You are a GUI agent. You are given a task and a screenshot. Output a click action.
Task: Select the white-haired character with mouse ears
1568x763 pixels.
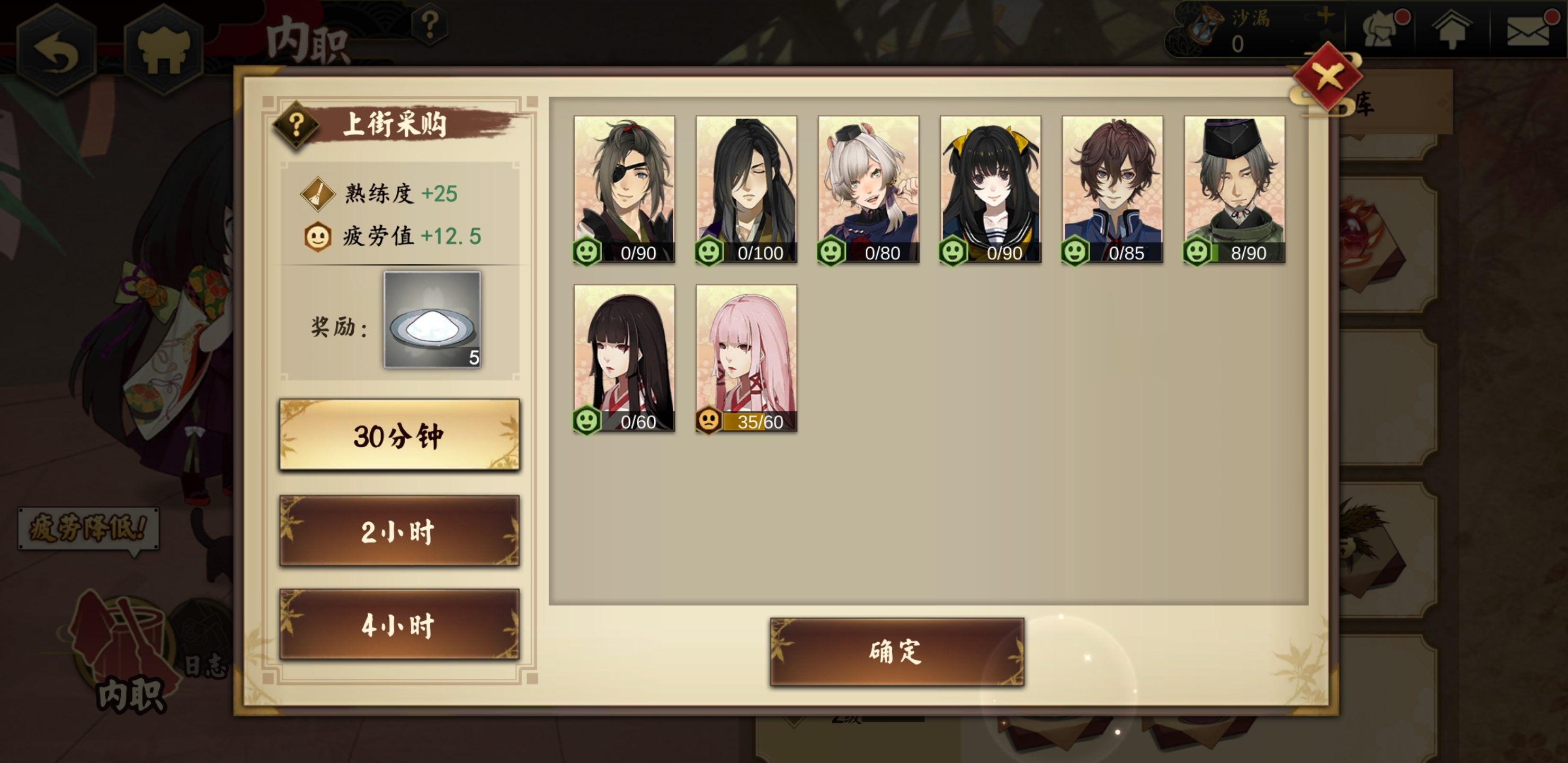pos(868,189)
